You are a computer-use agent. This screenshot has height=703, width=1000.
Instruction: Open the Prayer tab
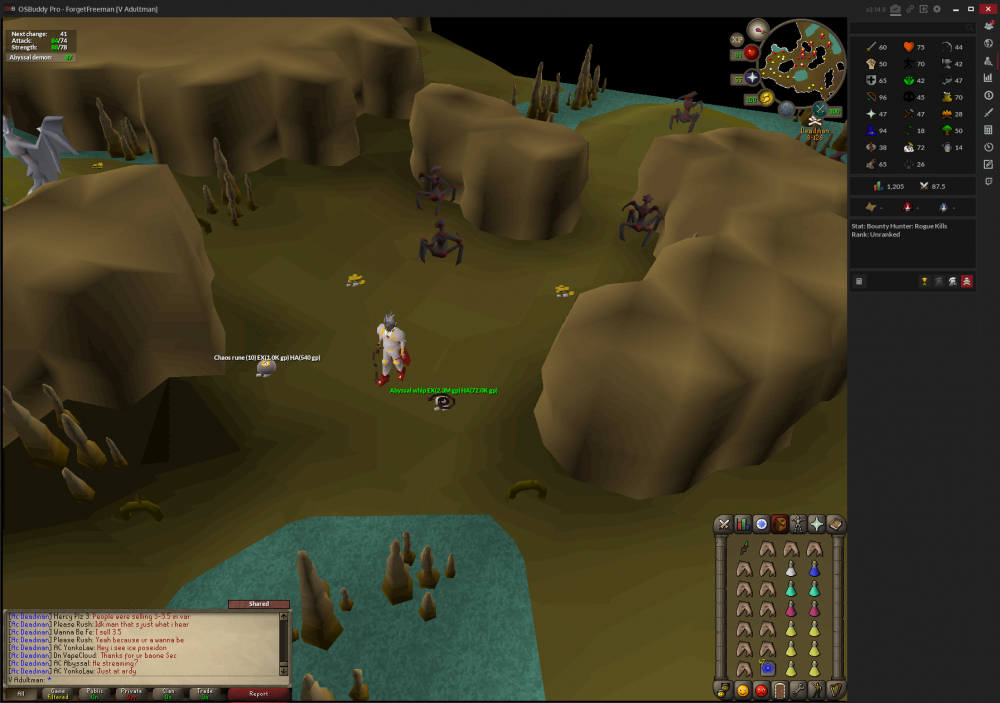click(x=816, y=524)
